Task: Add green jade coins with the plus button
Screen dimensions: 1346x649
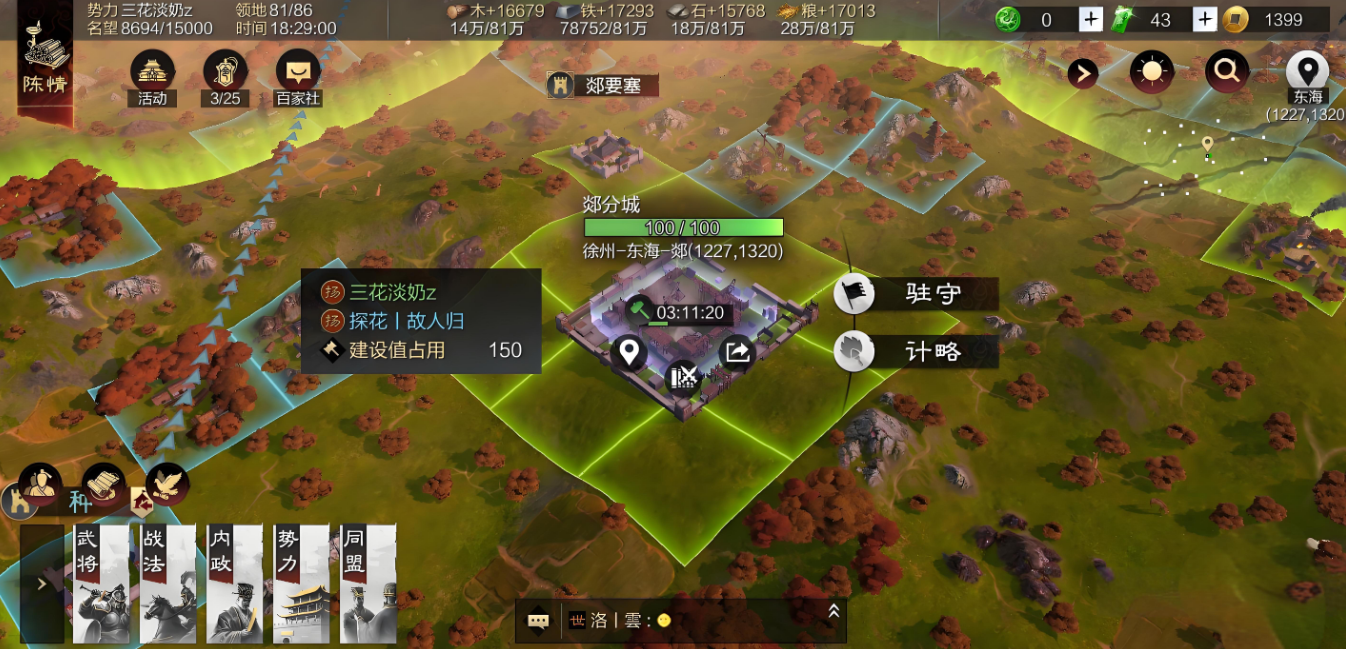Action: [1091, 19]
